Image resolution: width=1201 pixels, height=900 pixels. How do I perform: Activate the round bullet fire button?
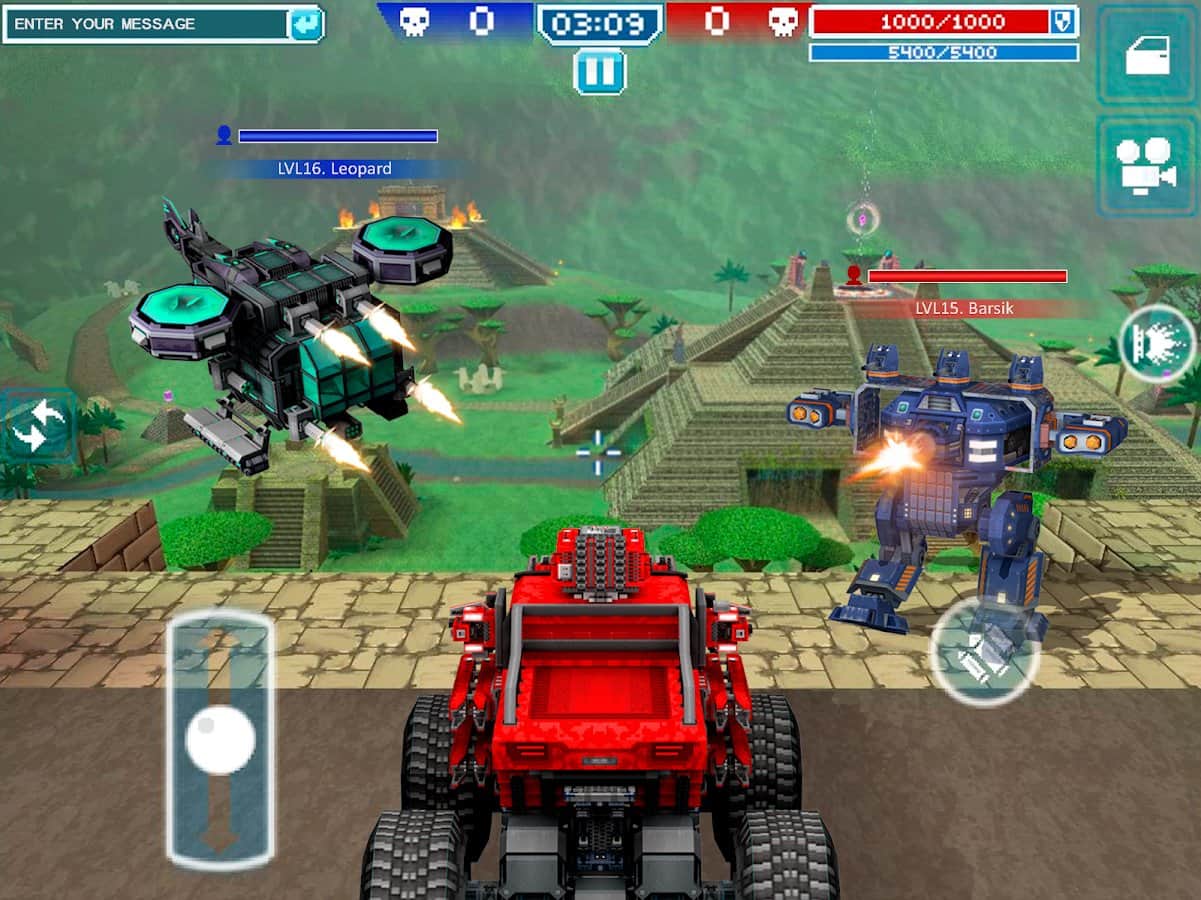click(984, 652)
